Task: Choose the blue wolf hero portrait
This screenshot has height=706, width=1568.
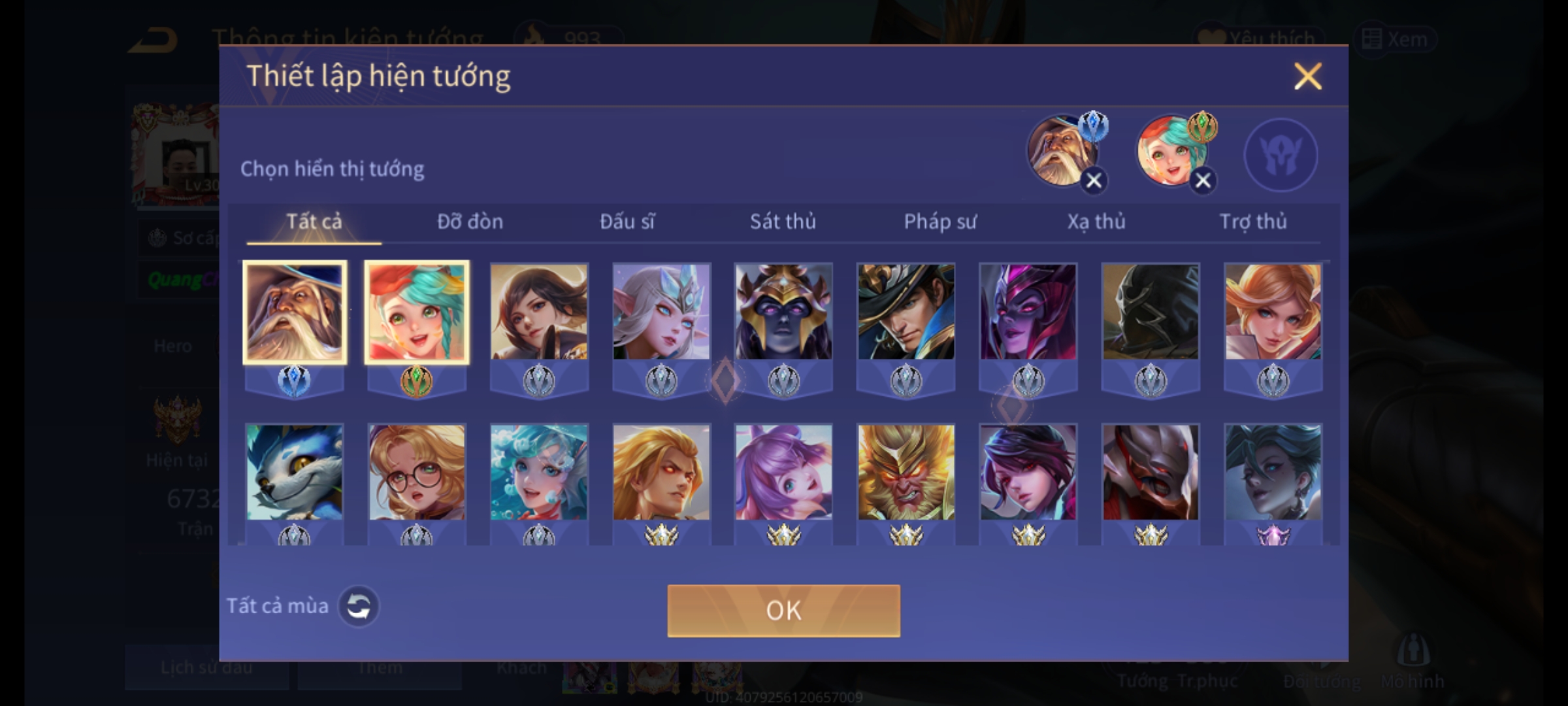Action: [x=295, y=473]
